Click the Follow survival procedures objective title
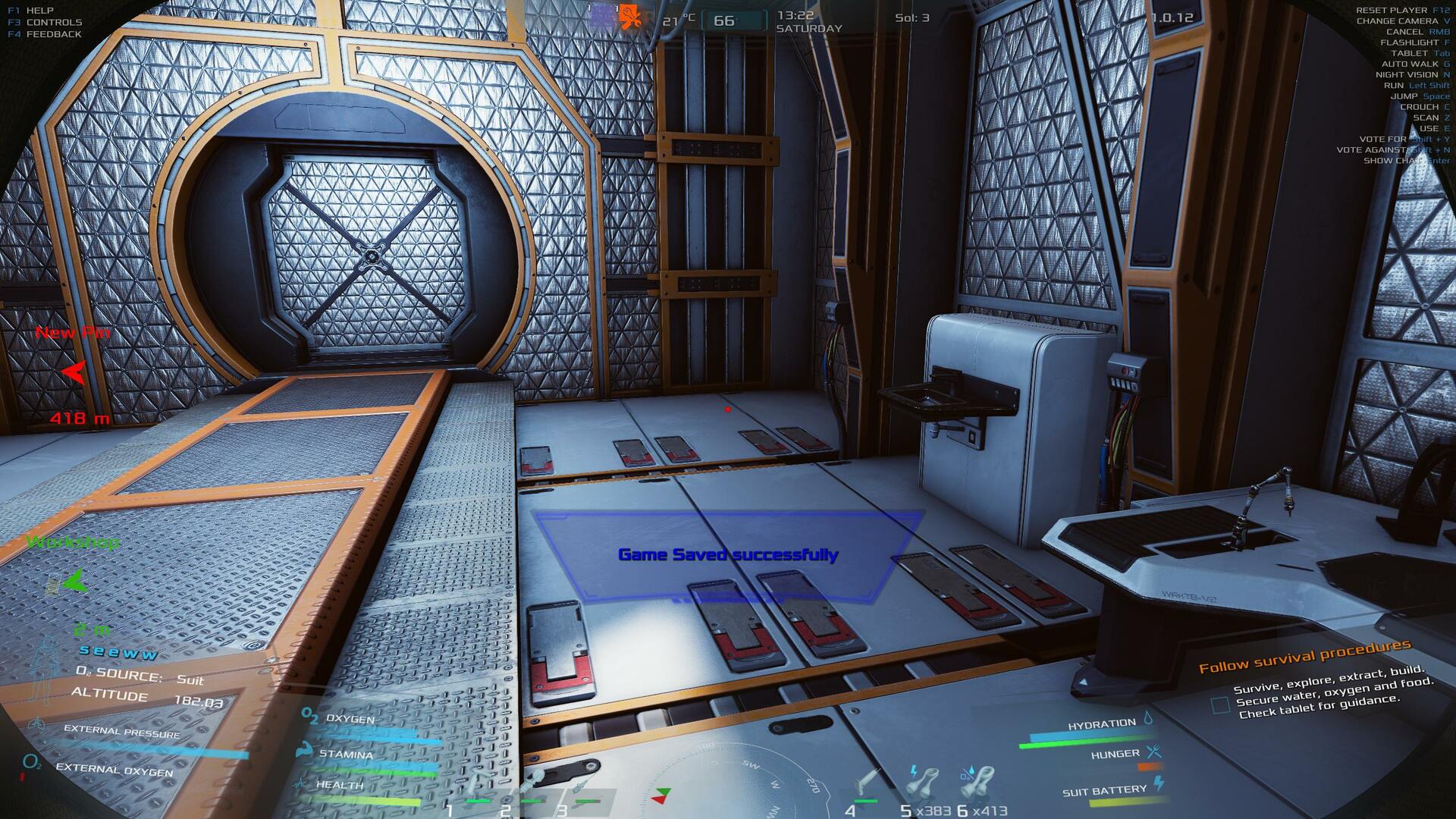Image resolution: width=1456 pixels, height=819 pixels. click(x=1304, y=657)
